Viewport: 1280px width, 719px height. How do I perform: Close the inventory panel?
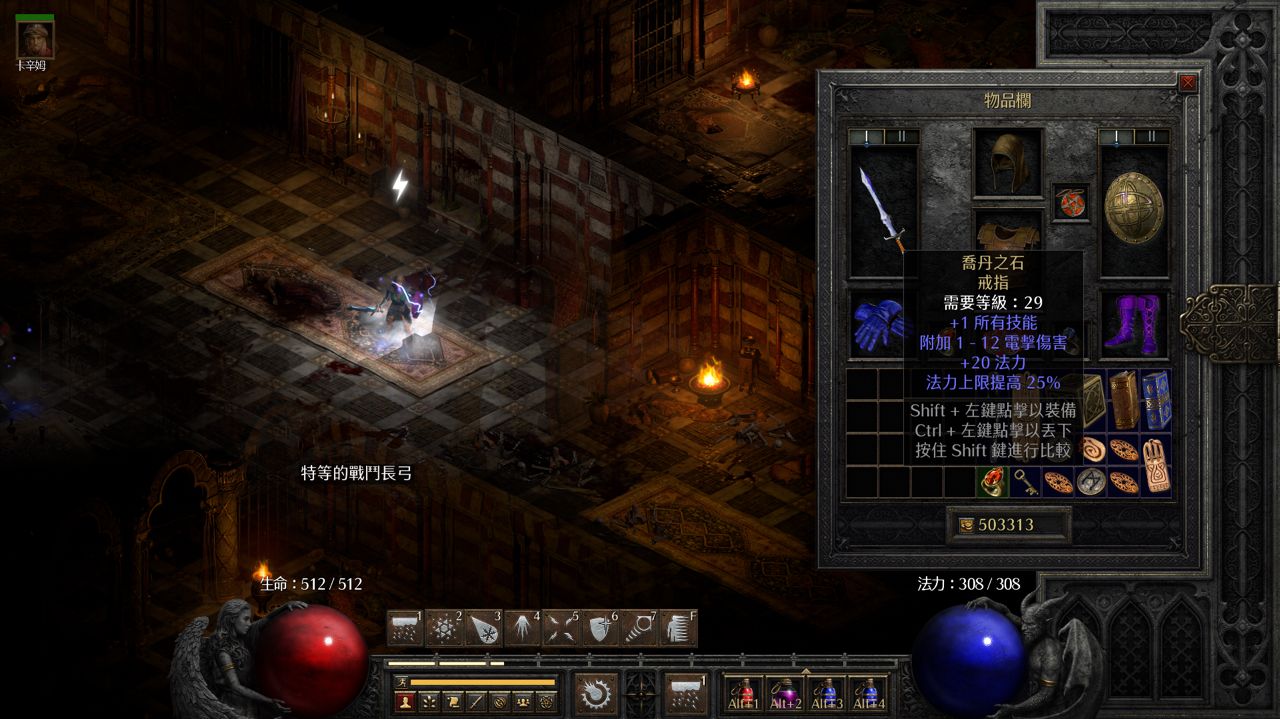(1188, 83)
